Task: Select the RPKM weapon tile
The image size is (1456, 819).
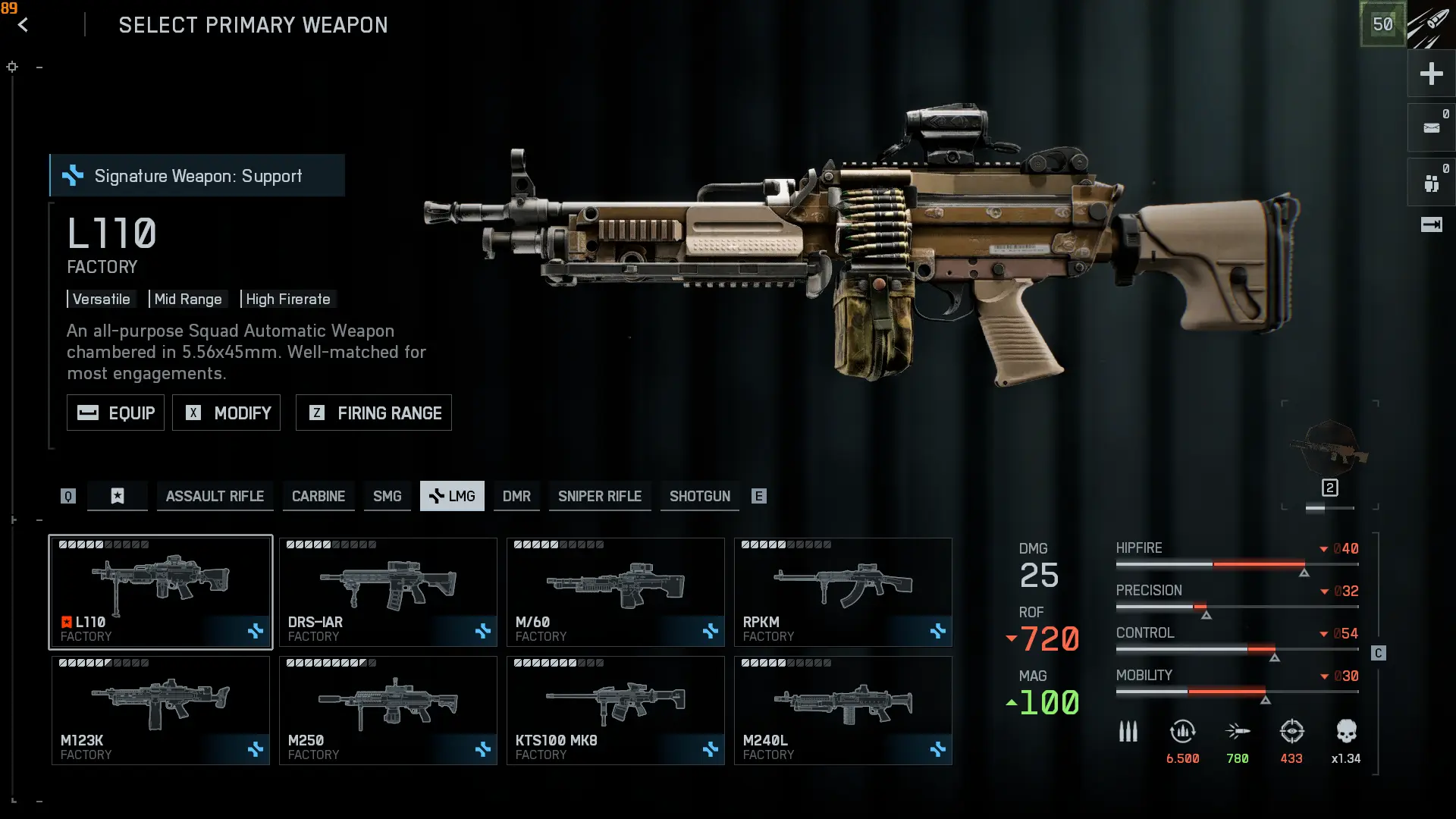Action: click(843, 591)
